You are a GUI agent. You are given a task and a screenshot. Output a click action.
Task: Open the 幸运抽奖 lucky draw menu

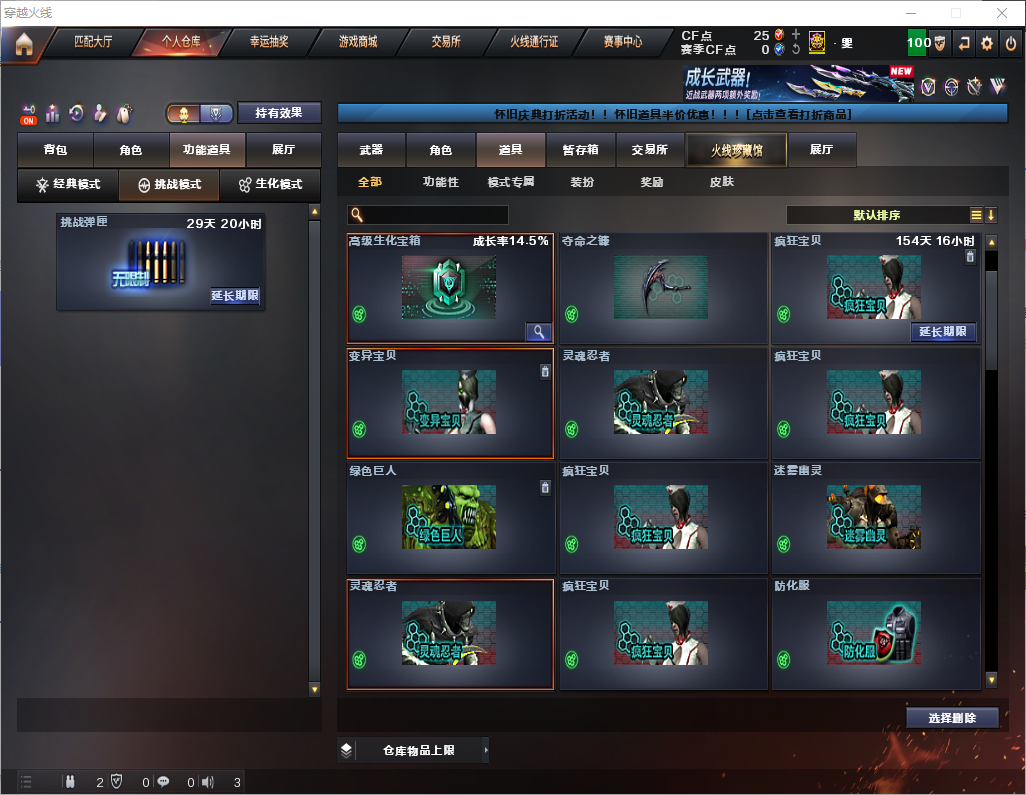269,42
